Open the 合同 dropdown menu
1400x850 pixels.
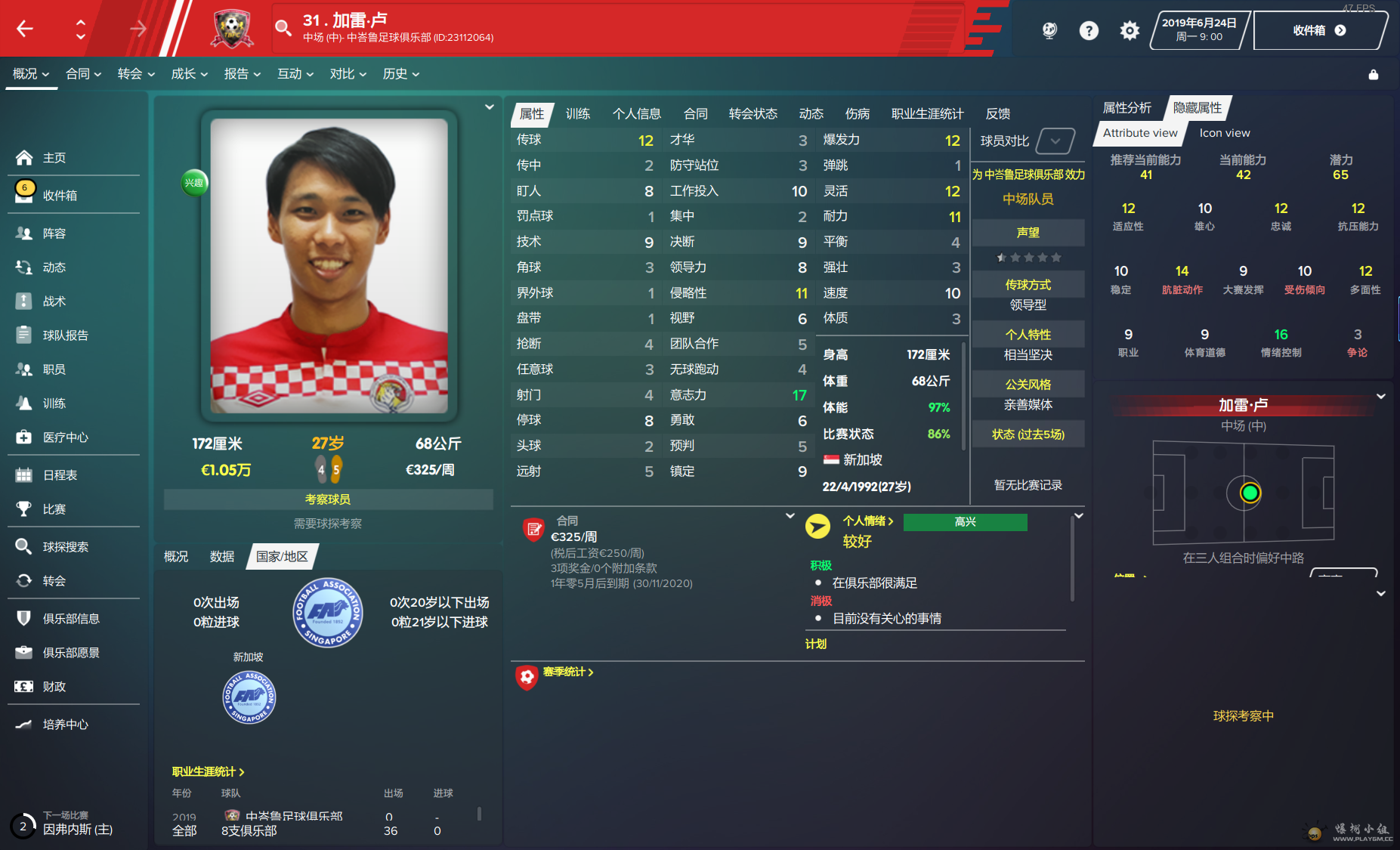coord(83,74)
